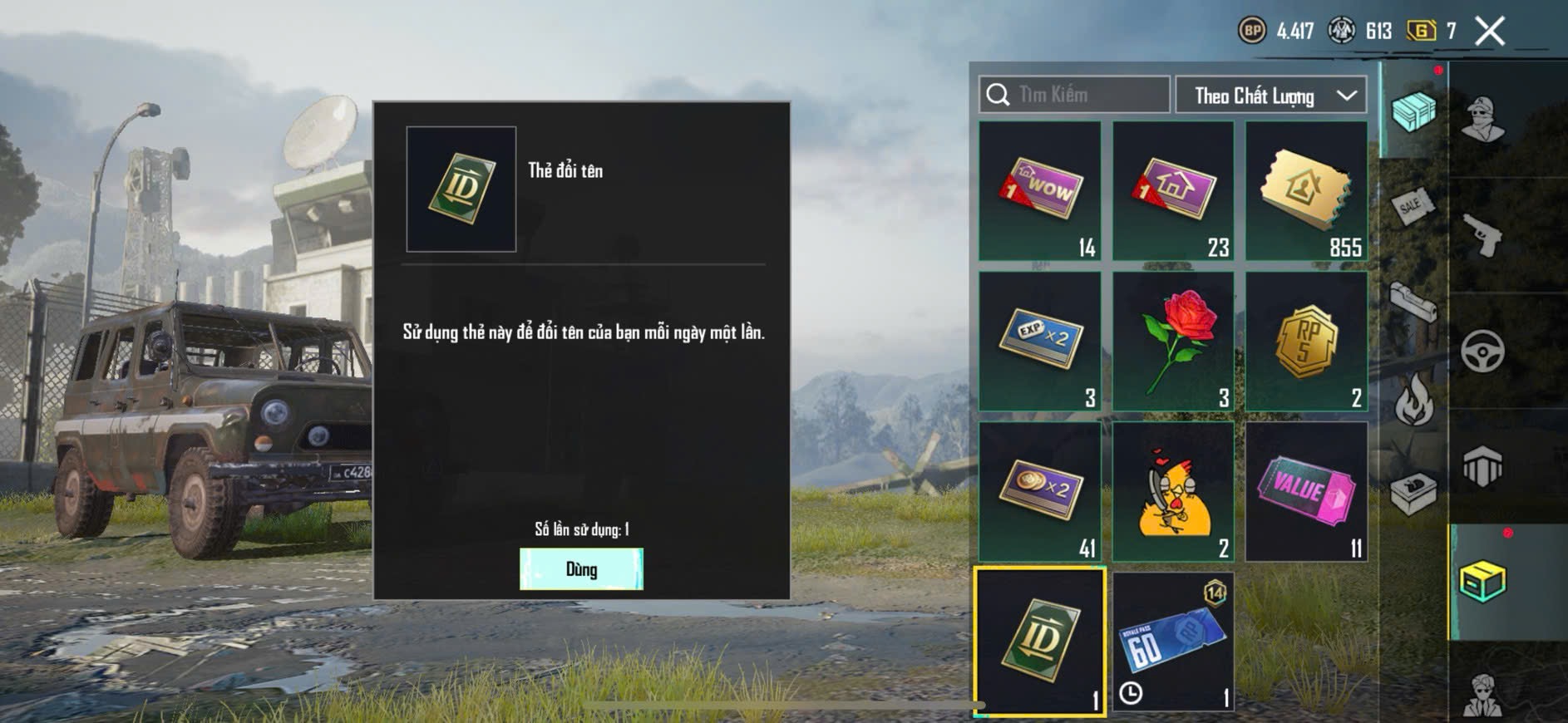1568x723 pixels.
Task: Open the Theo Chất Lượng sort dropdown
Action: (x=1270, y=96)
